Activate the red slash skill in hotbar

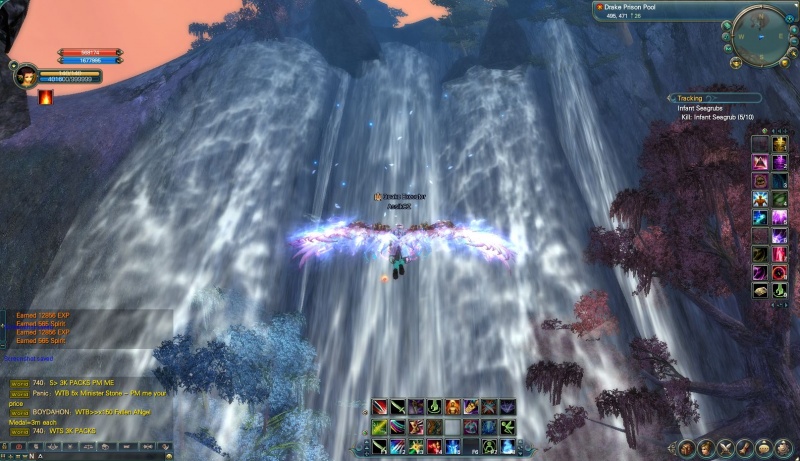(380, 407)
